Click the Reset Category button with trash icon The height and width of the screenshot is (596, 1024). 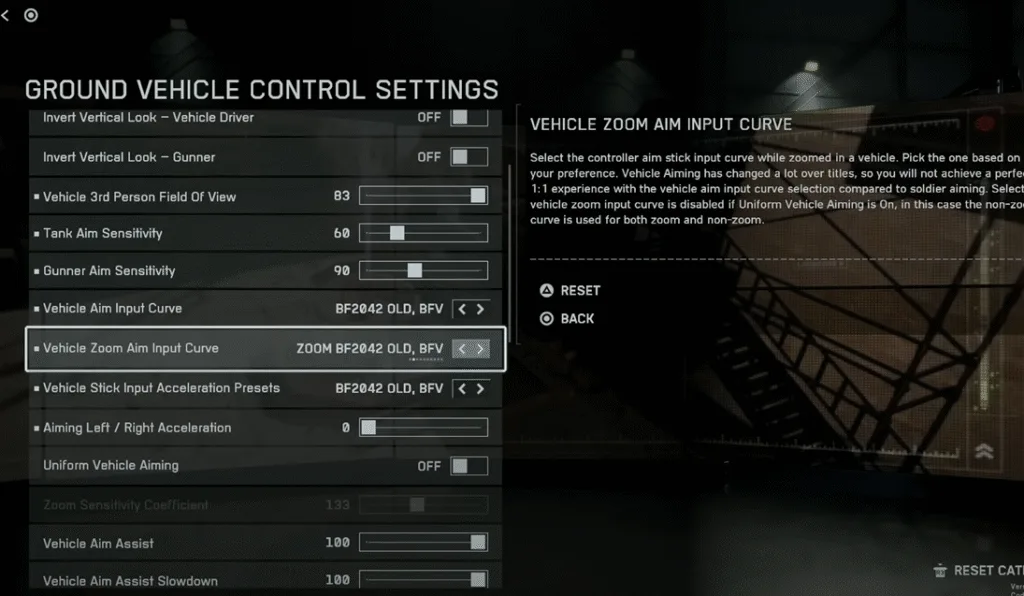(977, 570)
